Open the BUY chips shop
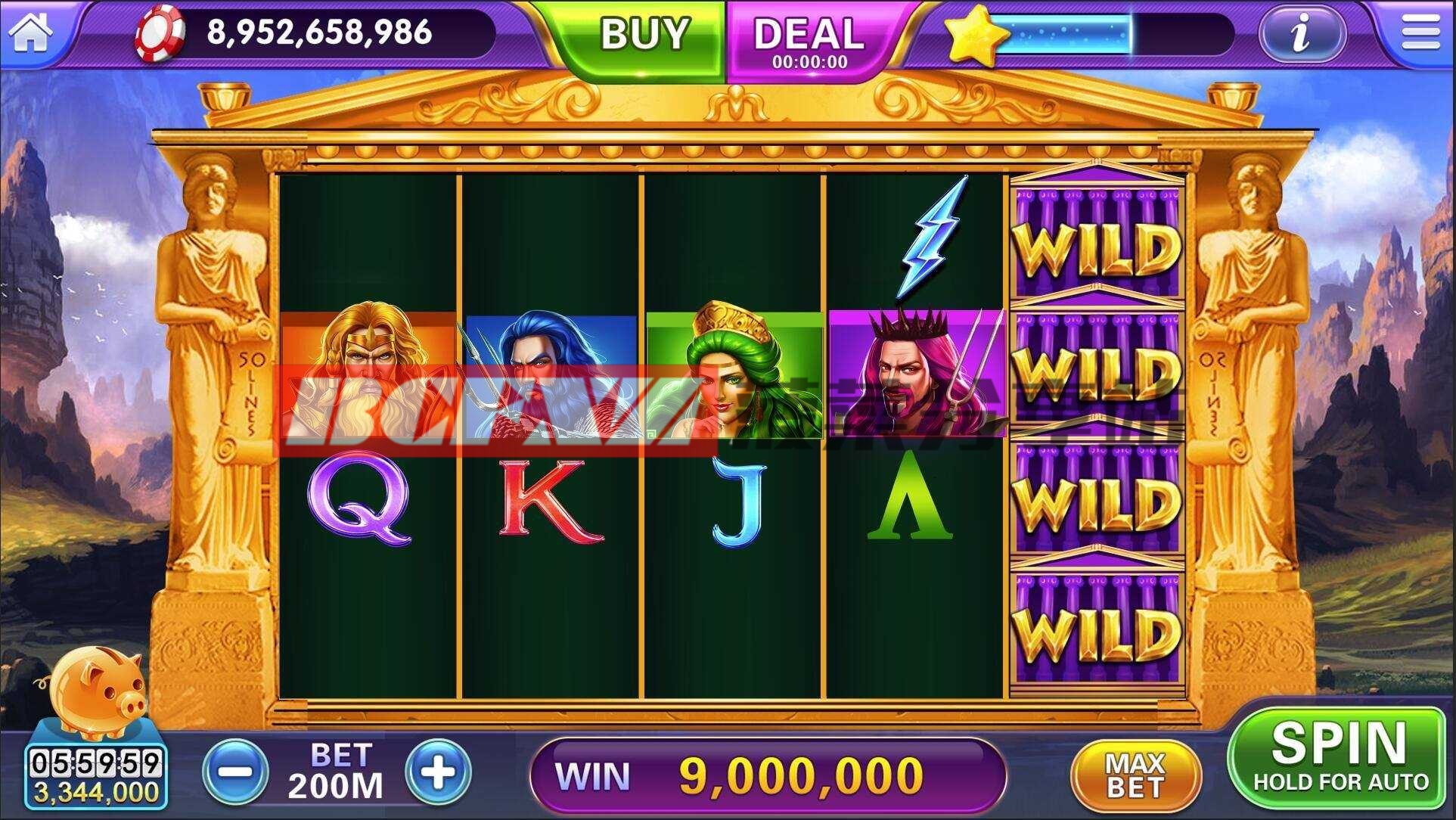Image resolution: width=1456 pixels, height=820 pixels. coord(644,36)
